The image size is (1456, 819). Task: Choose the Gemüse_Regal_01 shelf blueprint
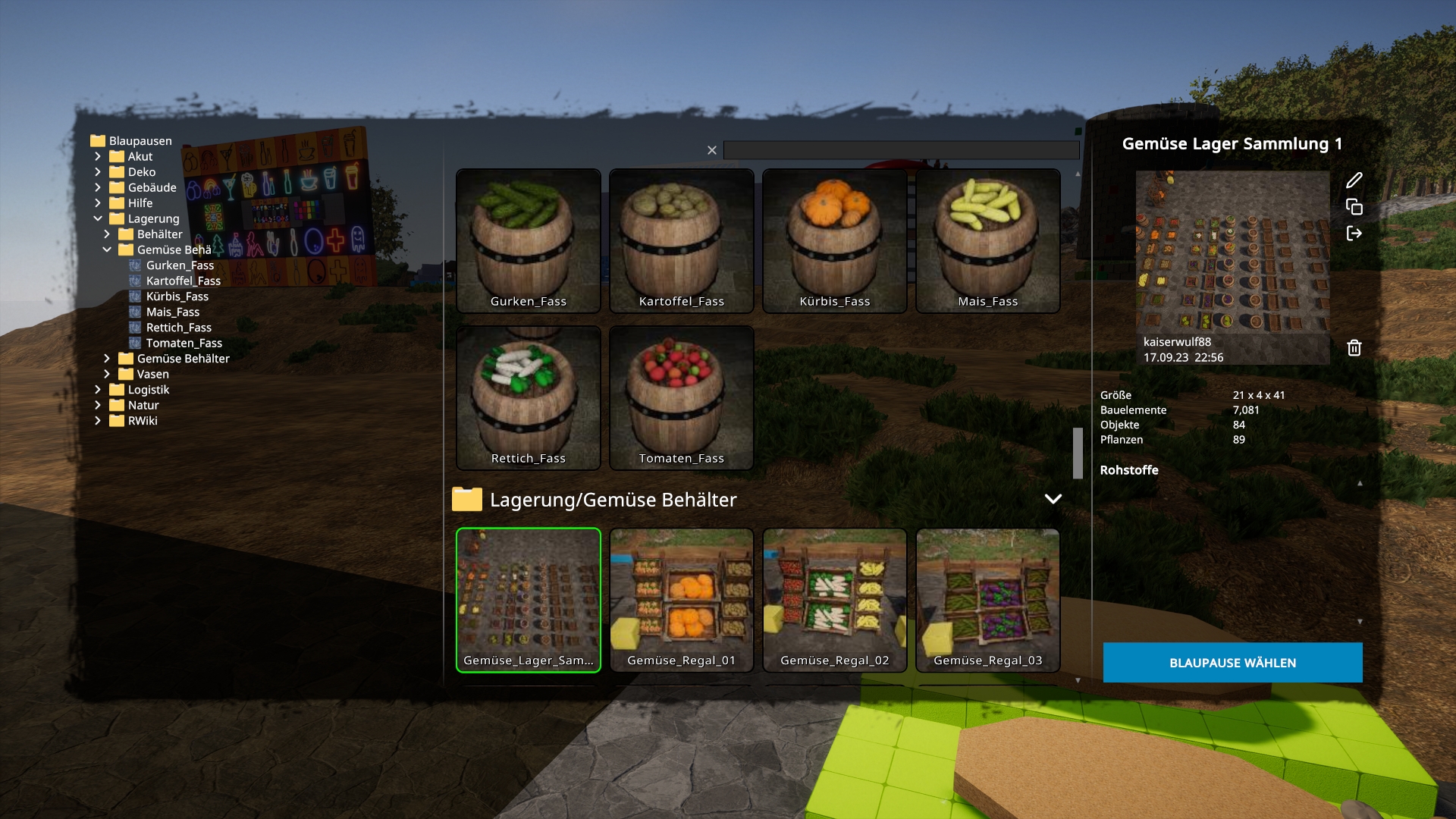click(x=682, y=600)
